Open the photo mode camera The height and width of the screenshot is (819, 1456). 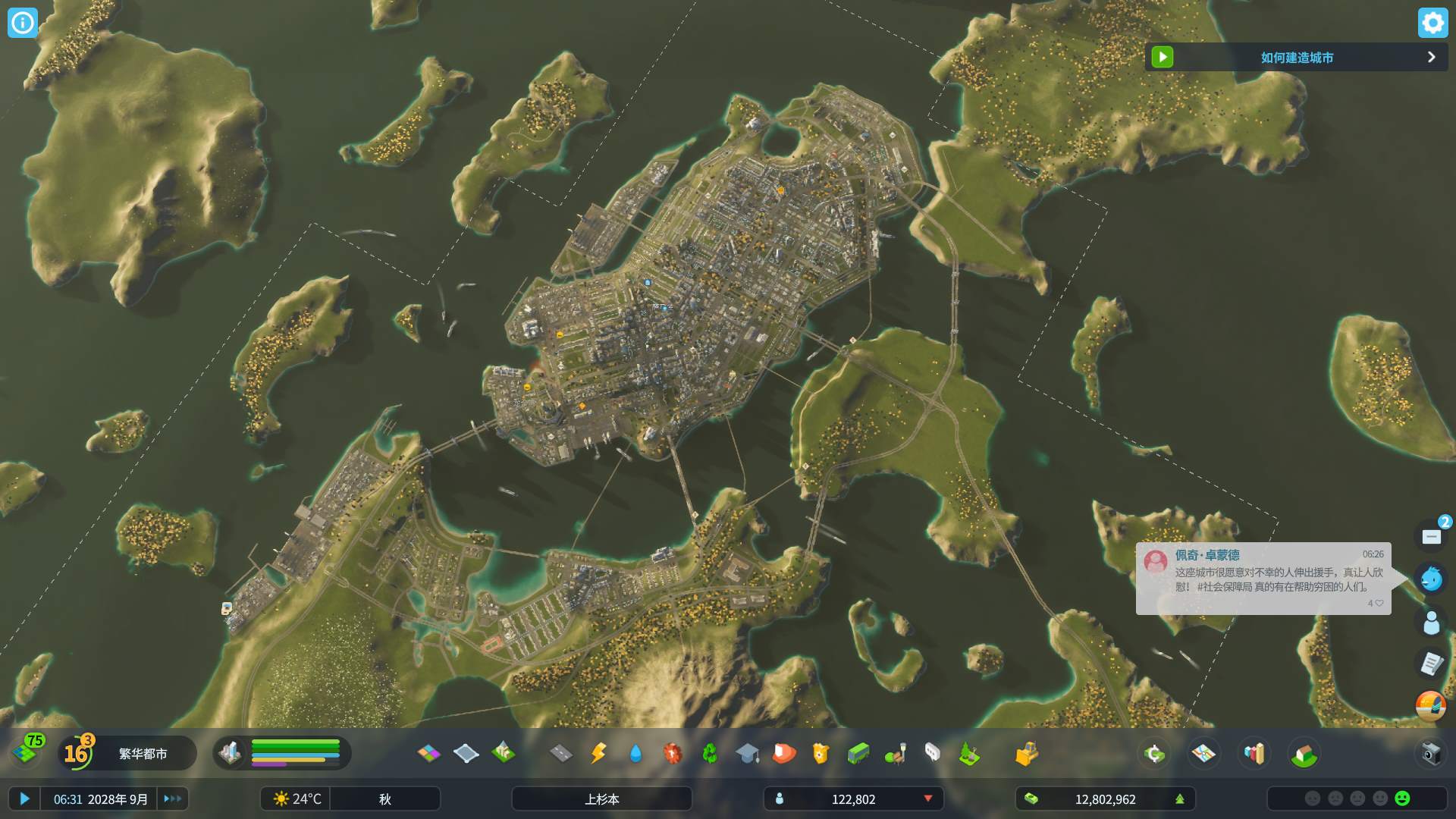[1431, 754]
